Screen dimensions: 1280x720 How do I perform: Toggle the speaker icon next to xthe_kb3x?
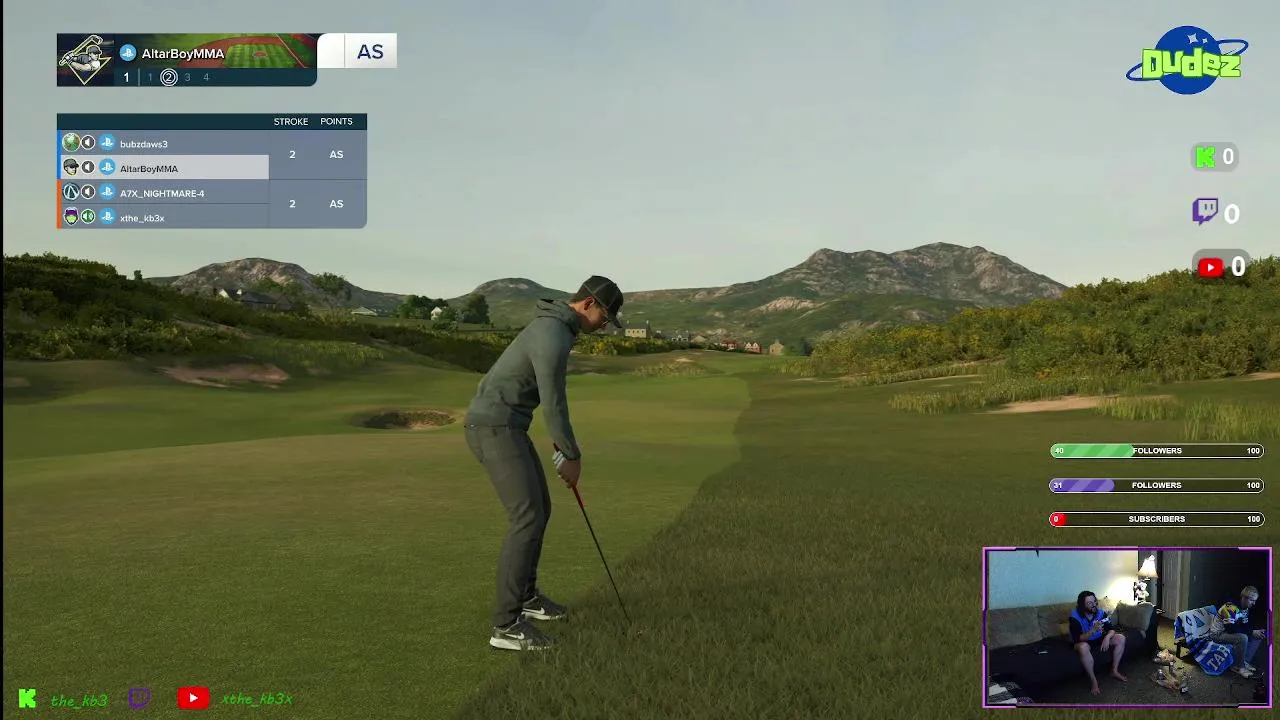[88, 217]
